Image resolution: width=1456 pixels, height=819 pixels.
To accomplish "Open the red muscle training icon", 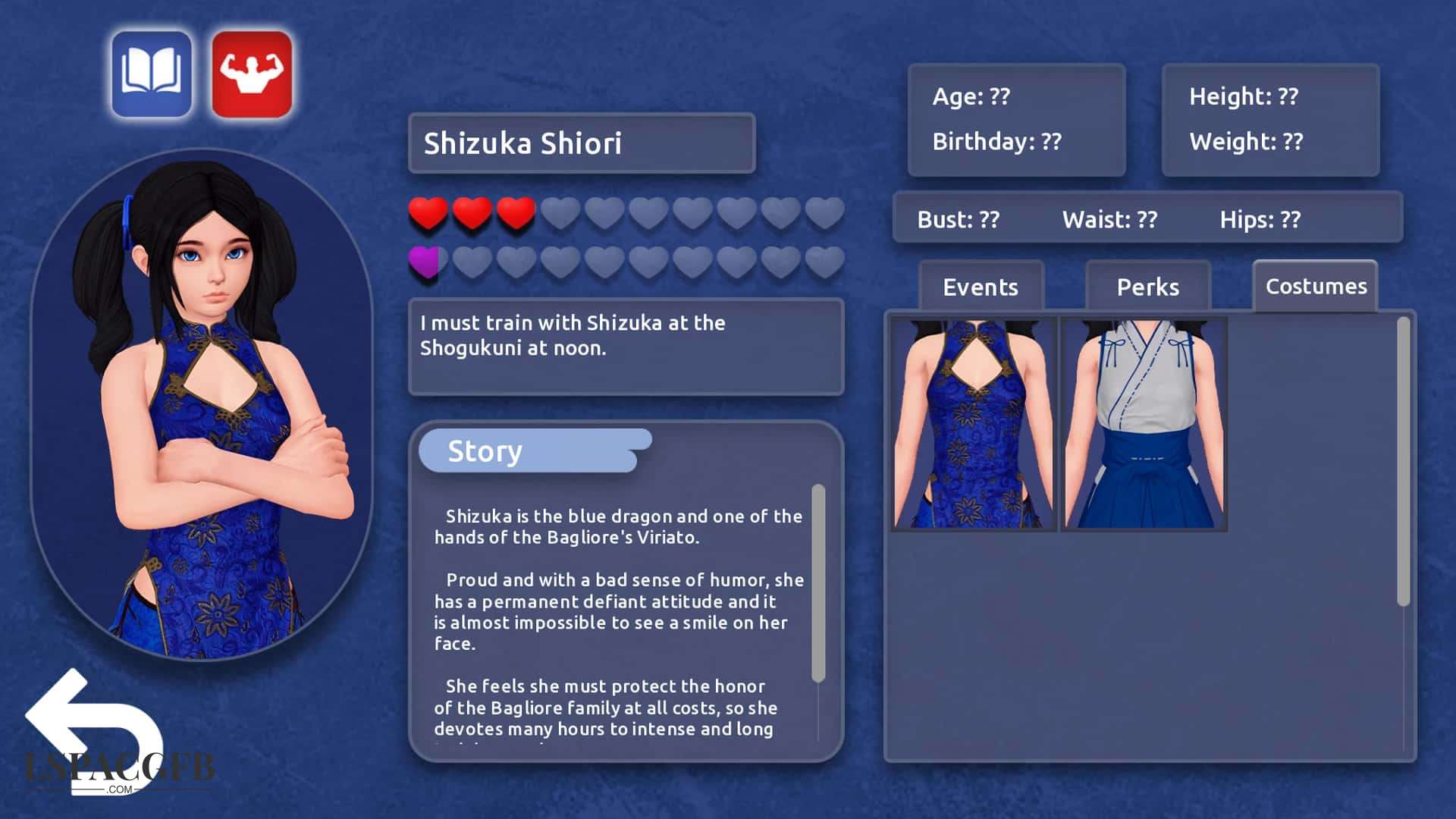I will pyautogui.click(x=252, y=74).
